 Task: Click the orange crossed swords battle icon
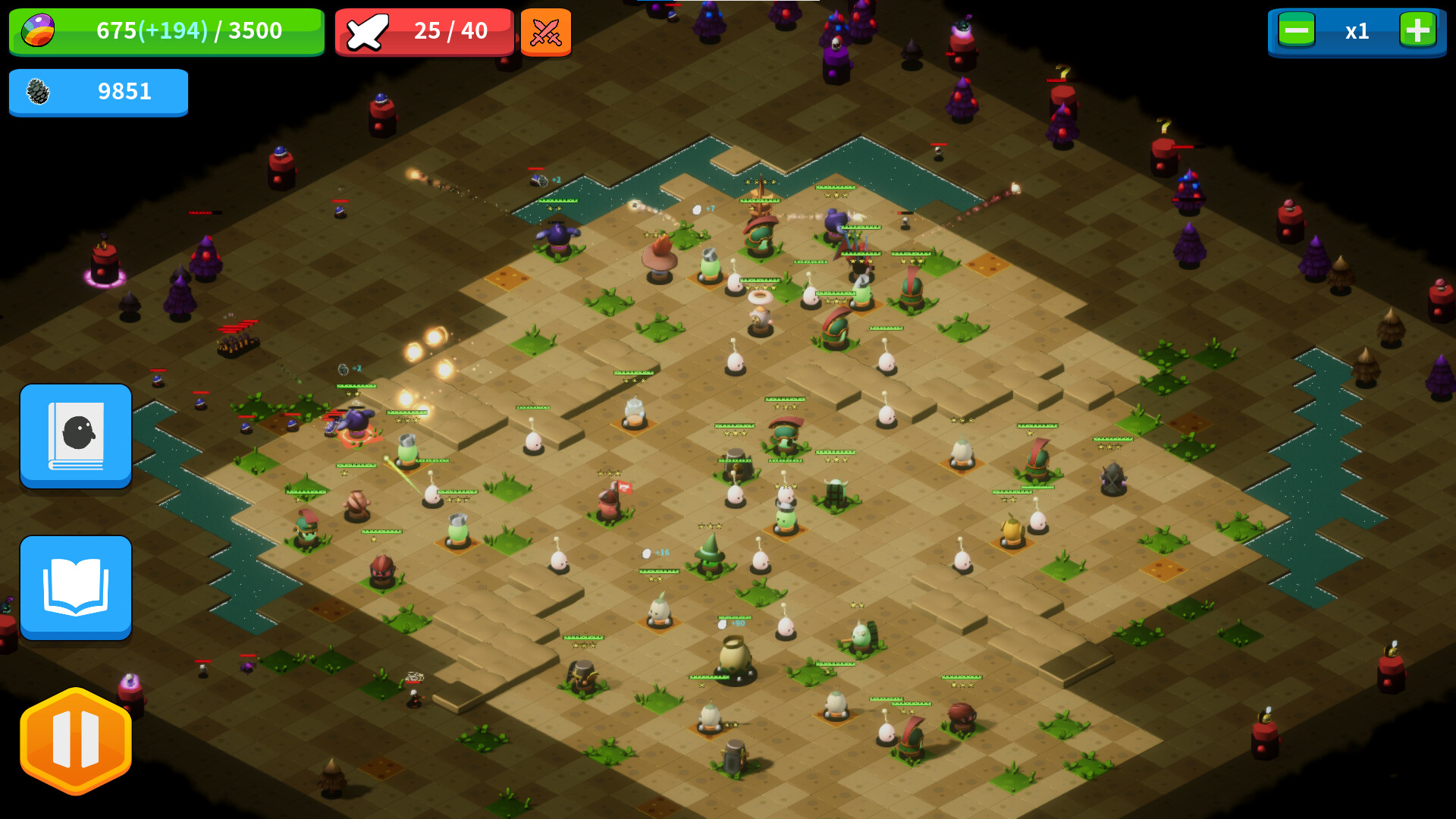click(x=546, y=32)
